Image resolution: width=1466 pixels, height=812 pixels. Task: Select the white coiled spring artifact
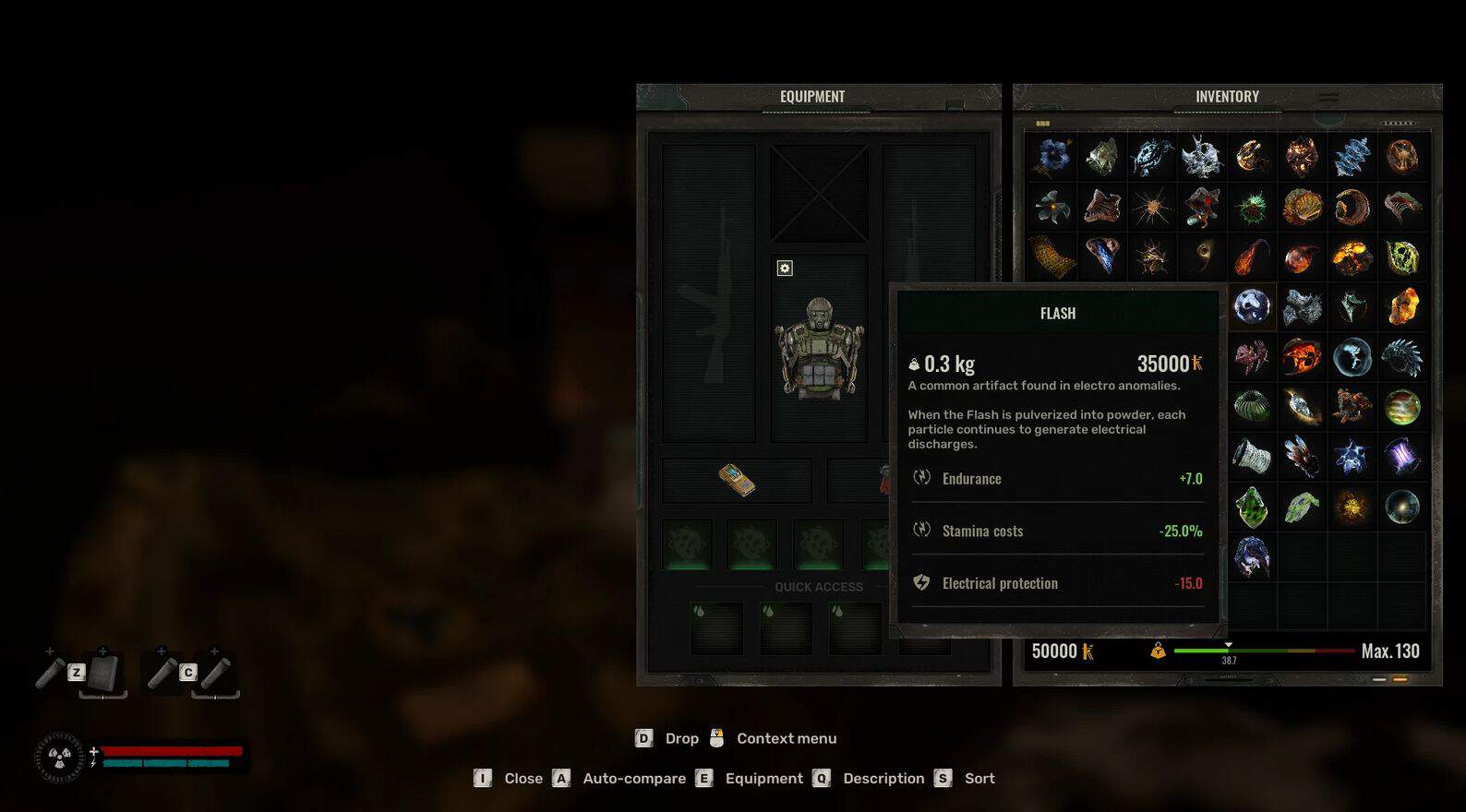tap(1252, 457)
